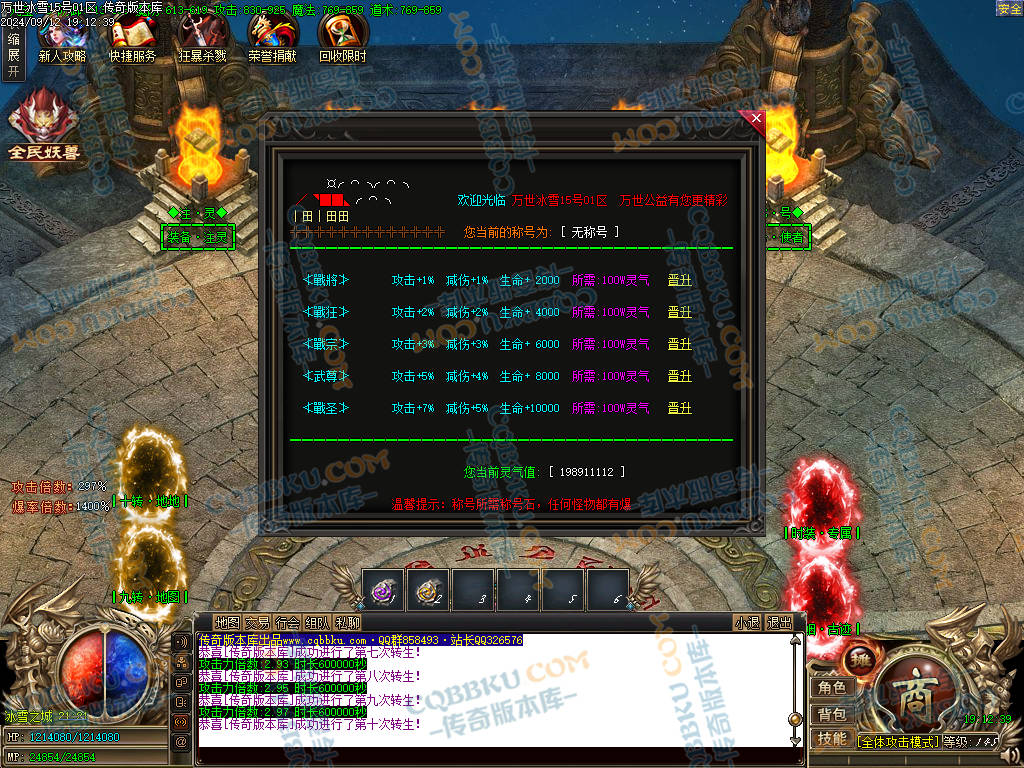Viewport: 1024px width, 768px height.
Task: Close the title promotion dialog
Action: (756, 119)
